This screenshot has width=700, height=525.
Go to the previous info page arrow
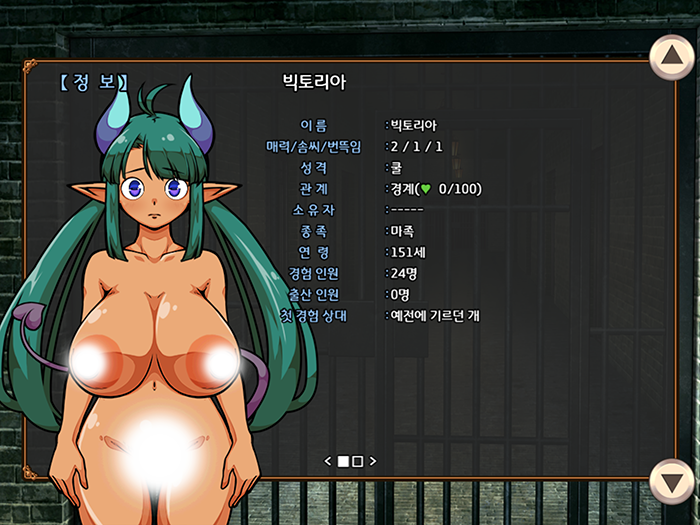click(327, 461)
